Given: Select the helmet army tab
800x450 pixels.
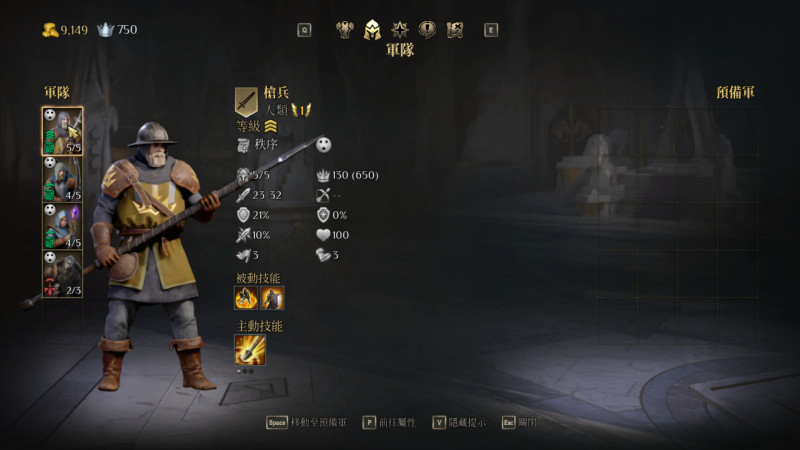Looking at the screenshot, I should tap(373, 29).
